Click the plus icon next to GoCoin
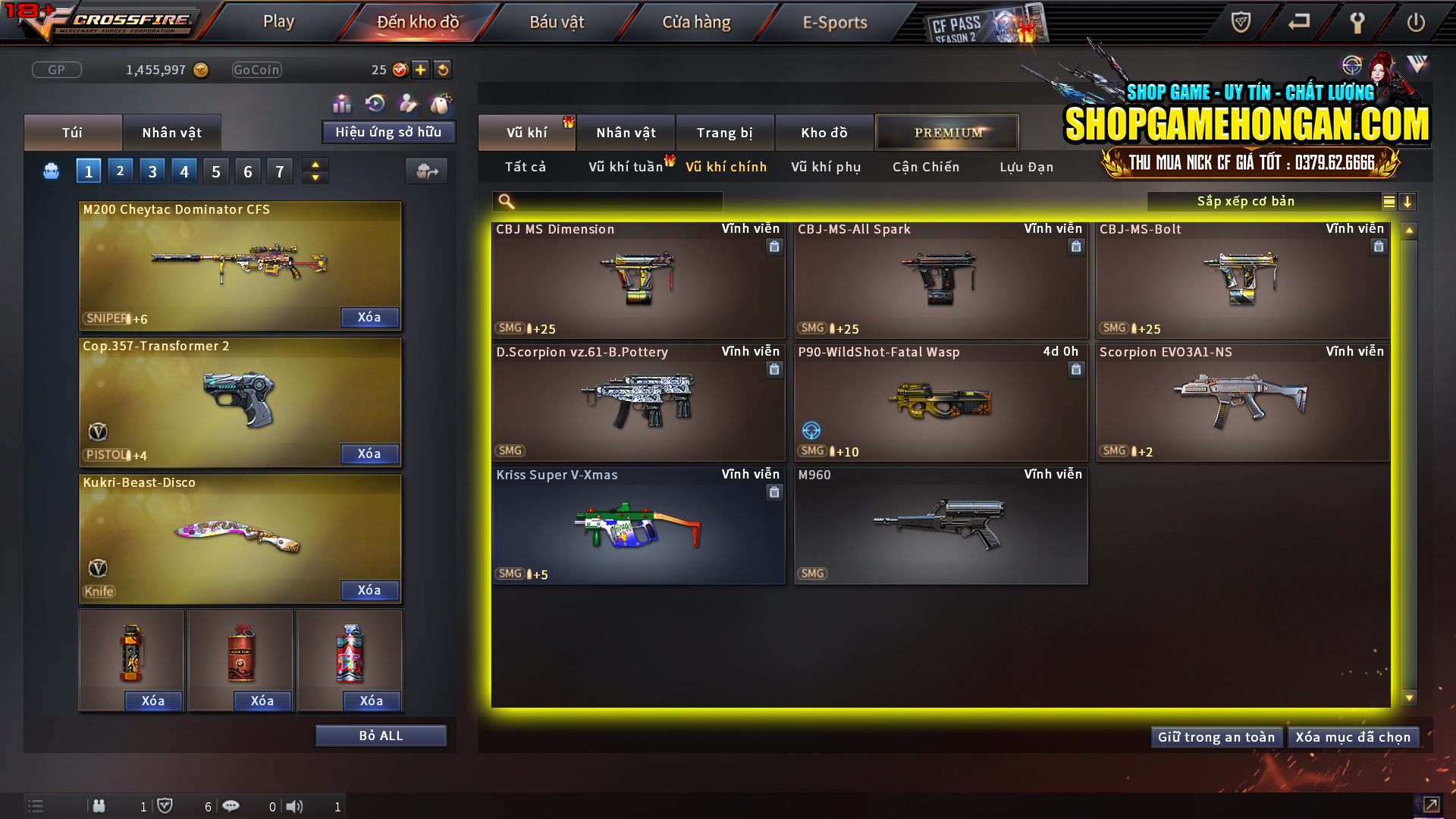 click(x=419, y=69)
